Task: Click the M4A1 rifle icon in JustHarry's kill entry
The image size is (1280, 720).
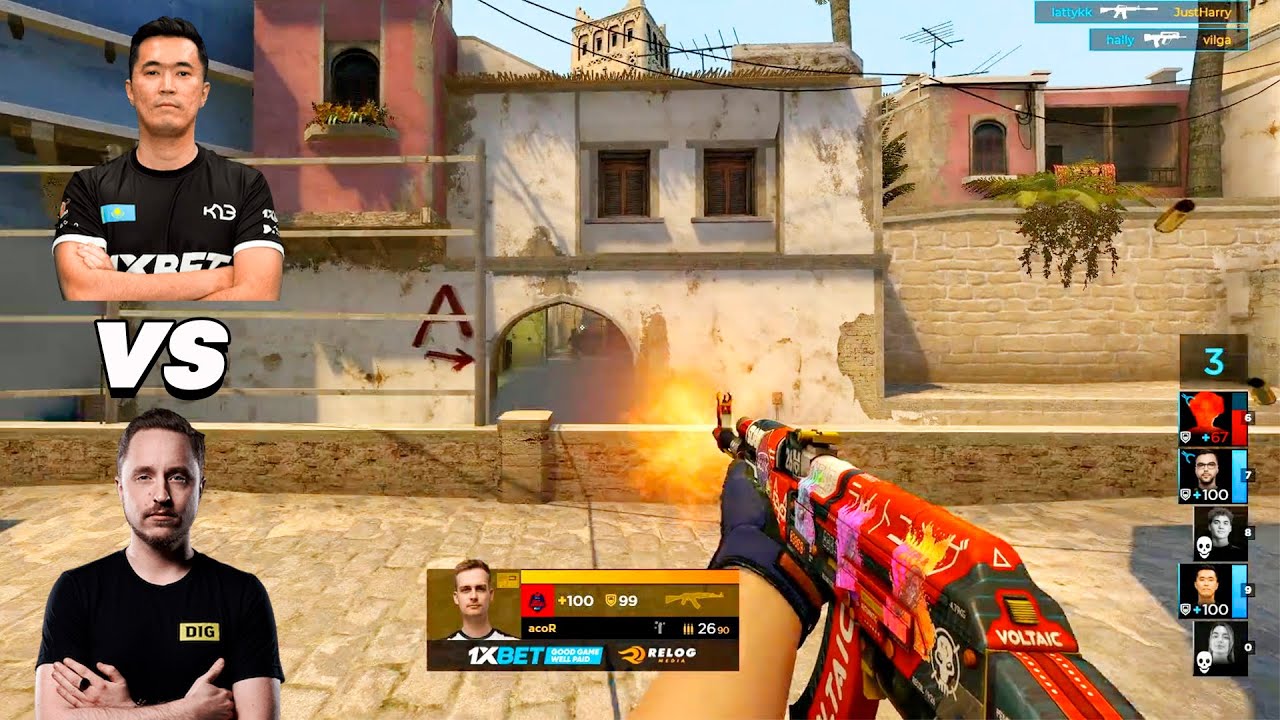Action: [1128, 12]
